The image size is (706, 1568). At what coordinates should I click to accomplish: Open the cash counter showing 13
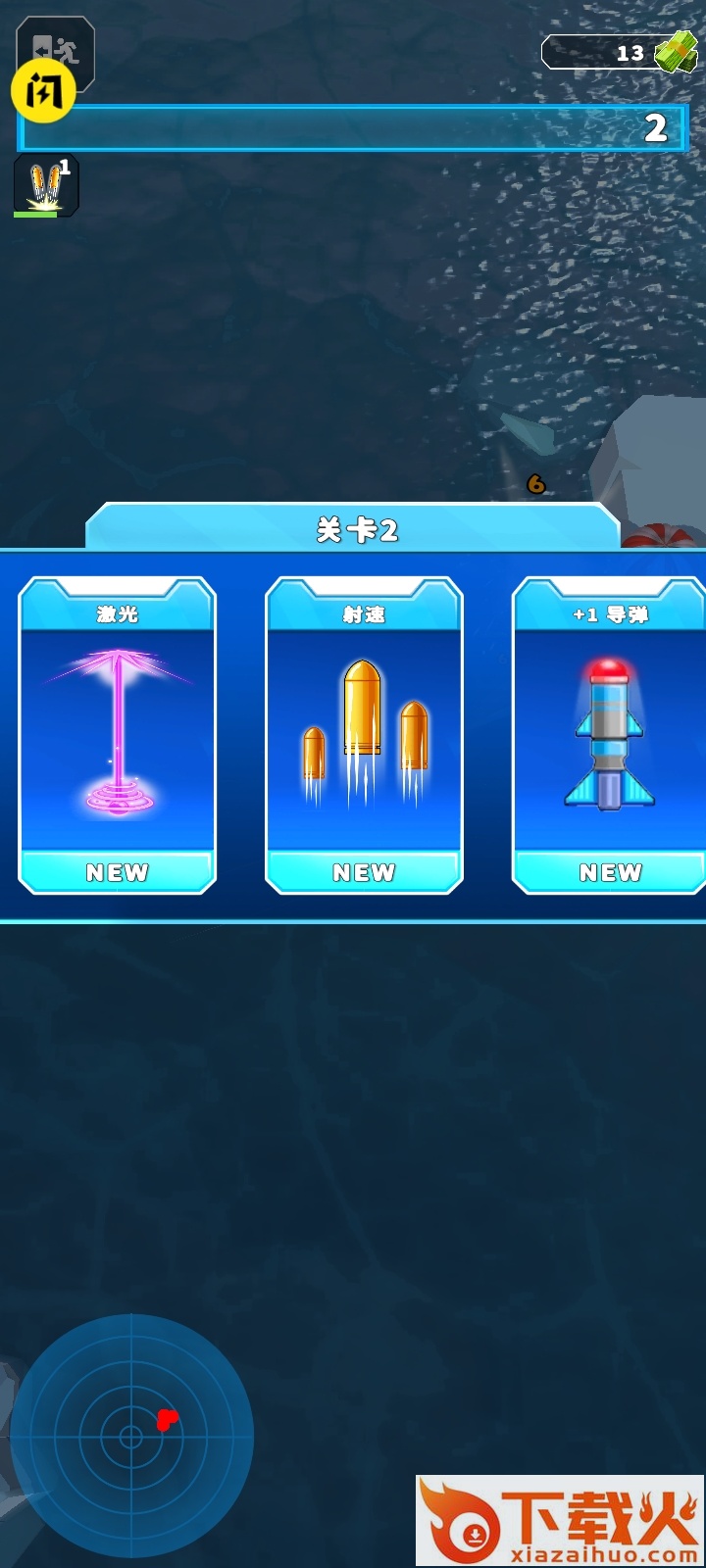point(618,53)
